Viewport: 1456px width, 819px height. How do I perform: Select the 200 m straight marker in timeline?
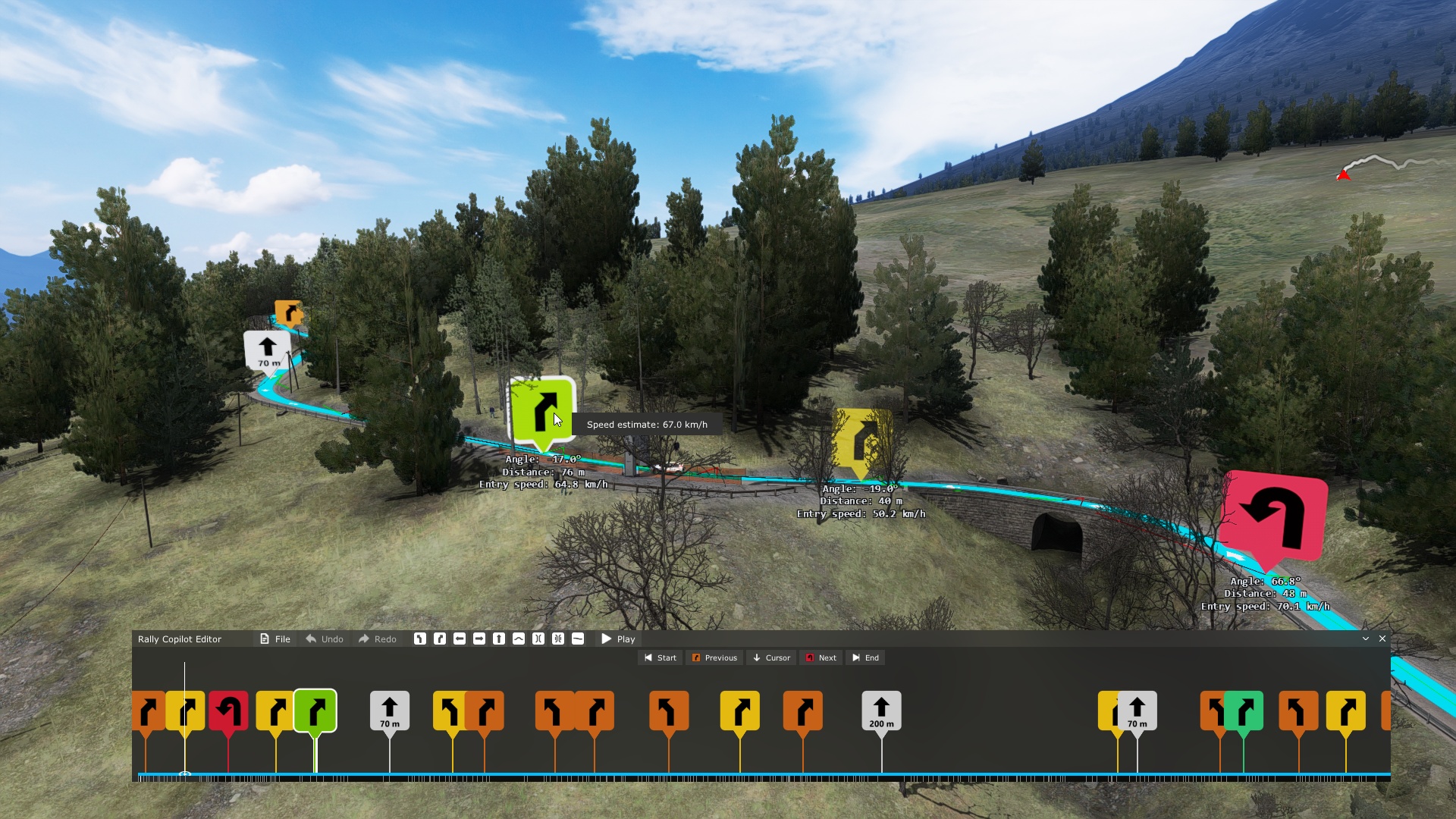click(881, 711)
